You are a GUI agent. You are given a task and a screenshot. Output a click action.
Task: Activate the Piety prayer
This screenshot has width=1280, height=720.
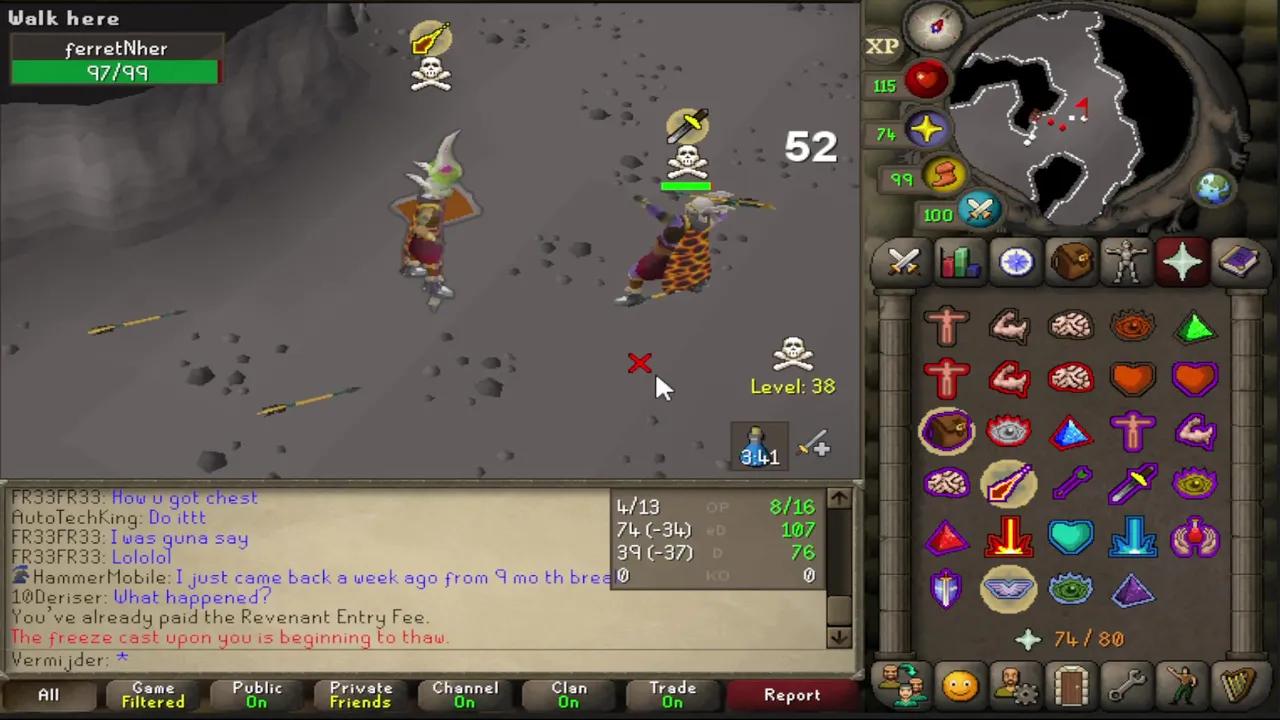coord(1009,590)
